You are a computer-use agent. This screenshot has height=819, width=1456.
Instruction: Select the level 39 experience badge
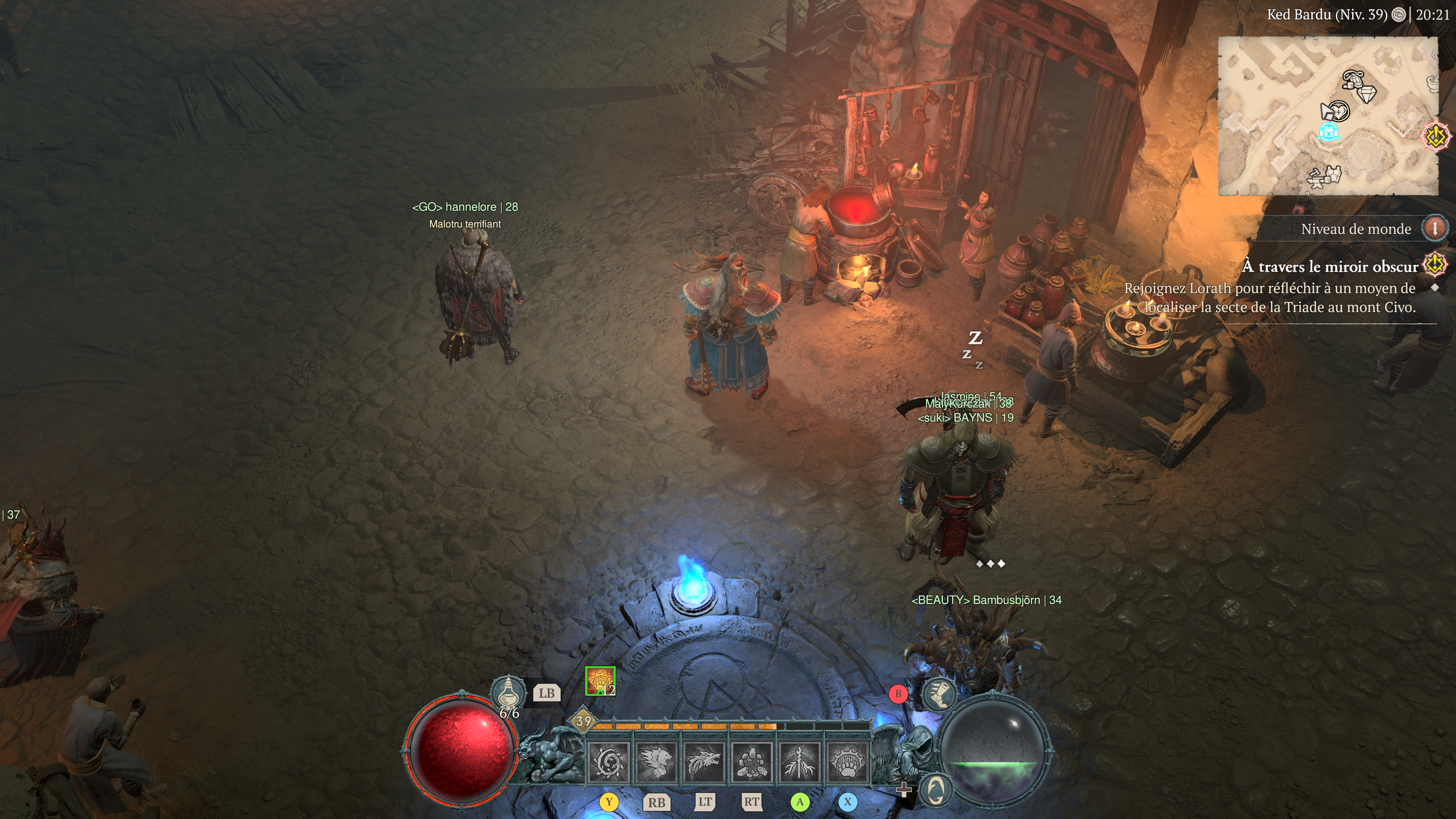tap(583, 721)
